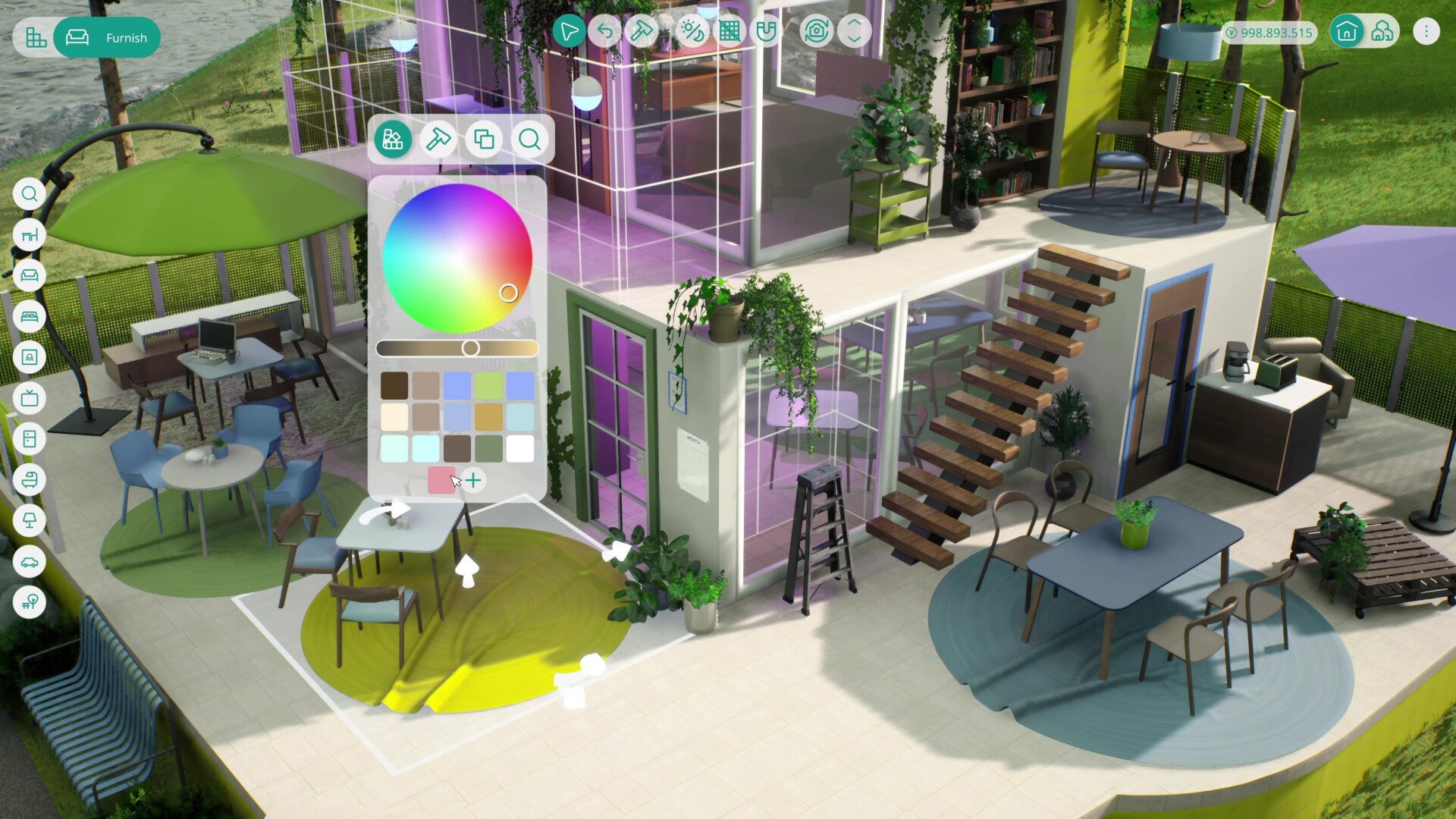
Task: Select the duplicate object tool above the color picker
Action: 484,140
